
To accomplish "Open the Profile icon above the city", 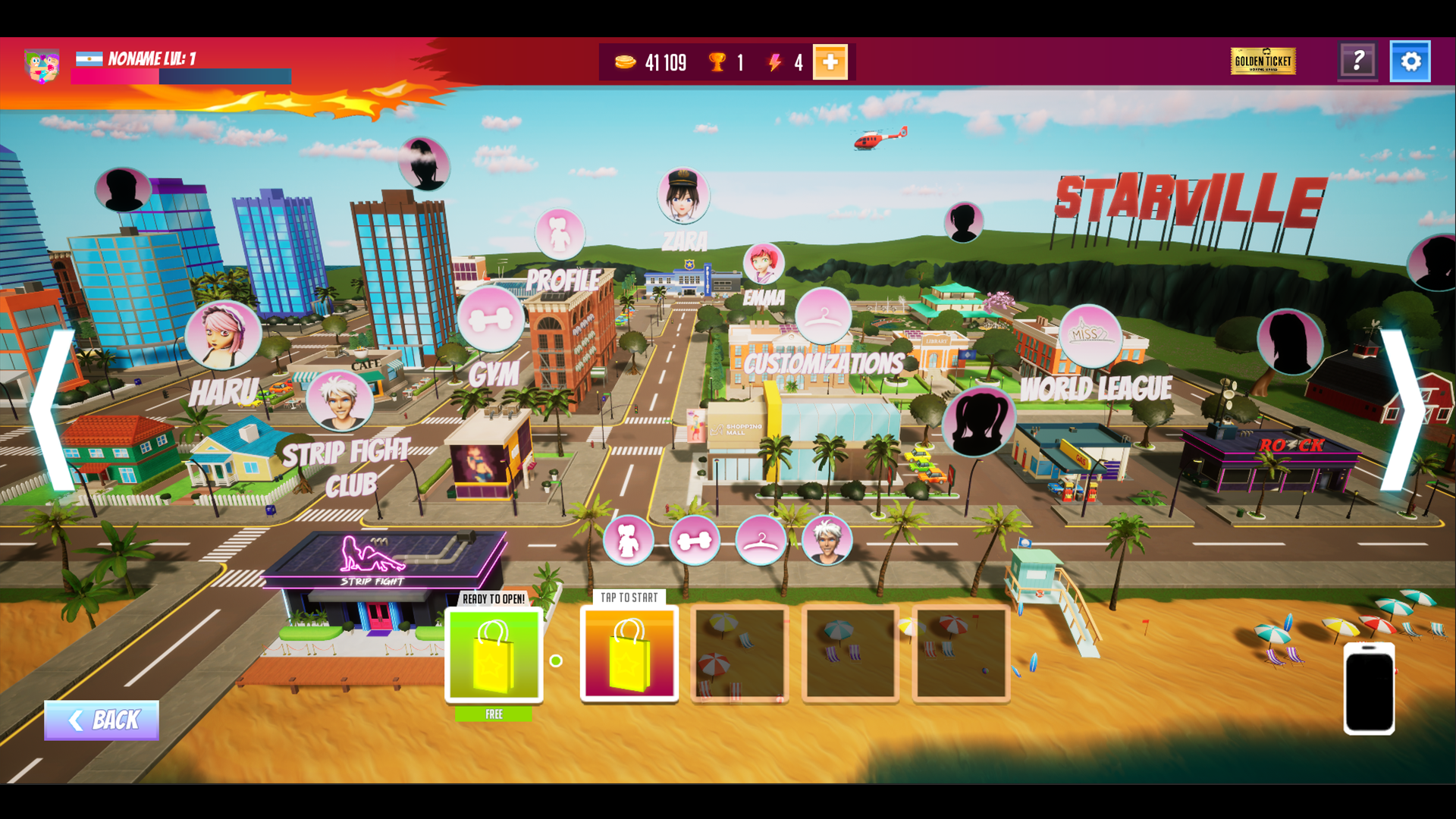I will point(561,234).
